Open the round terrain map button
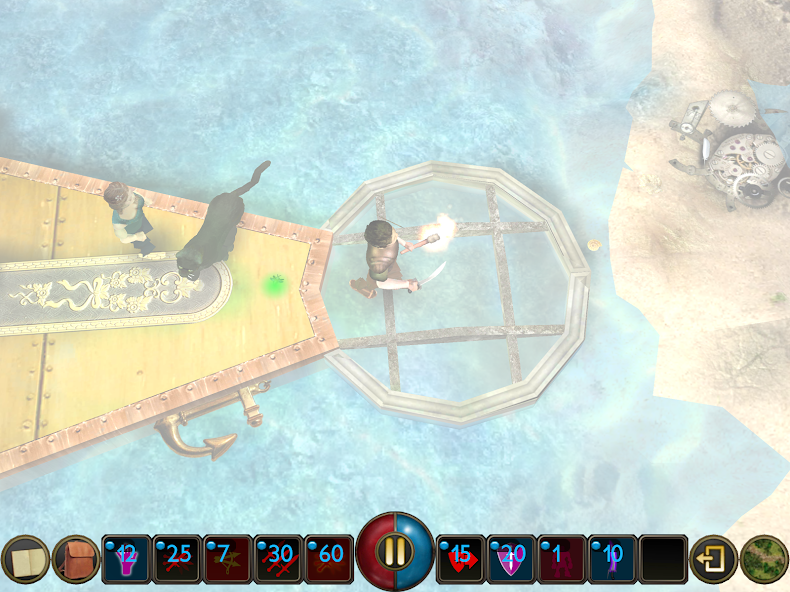 765,559
